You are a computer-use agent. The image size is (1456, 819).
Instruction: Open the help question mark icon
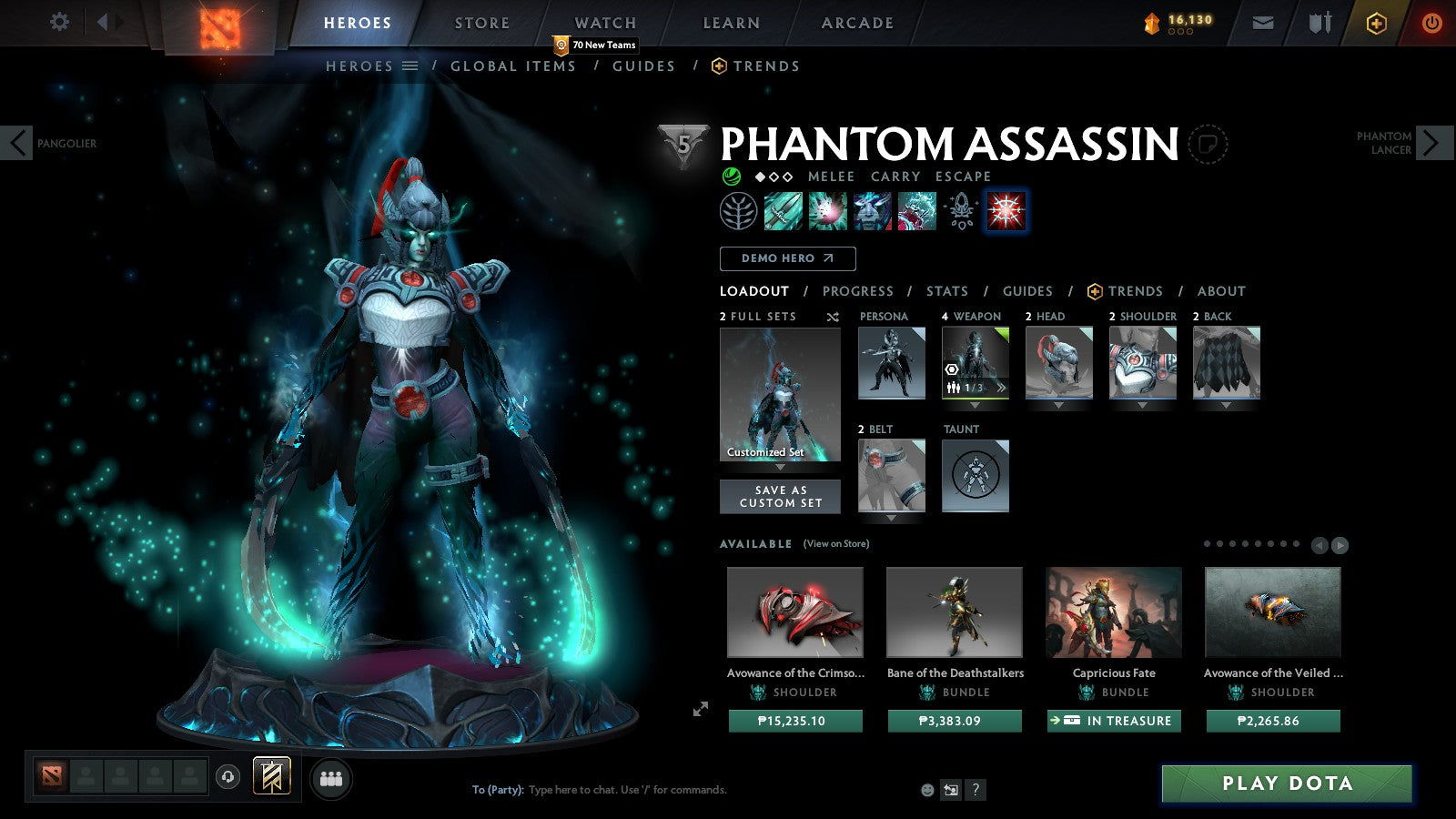976,790
